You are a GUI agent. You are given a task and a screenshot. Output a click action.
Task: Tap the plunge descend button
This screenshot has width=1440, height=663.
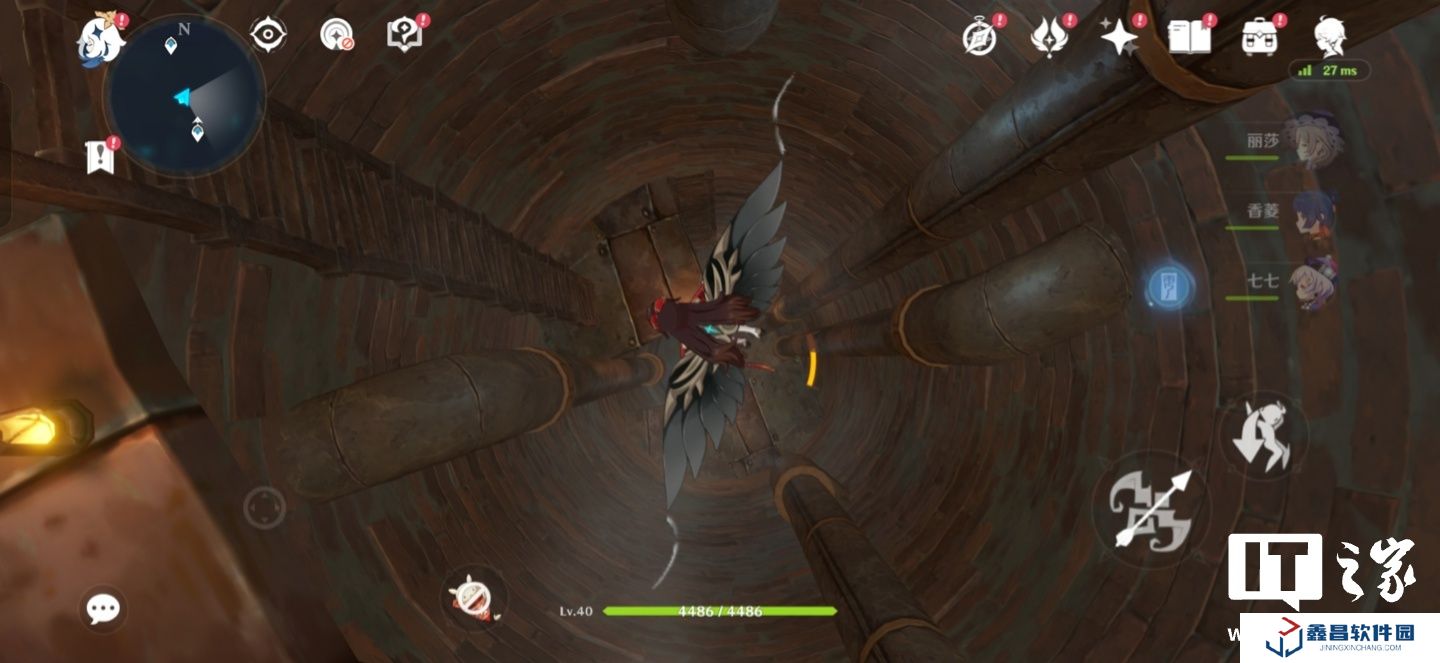[1264, 437]
